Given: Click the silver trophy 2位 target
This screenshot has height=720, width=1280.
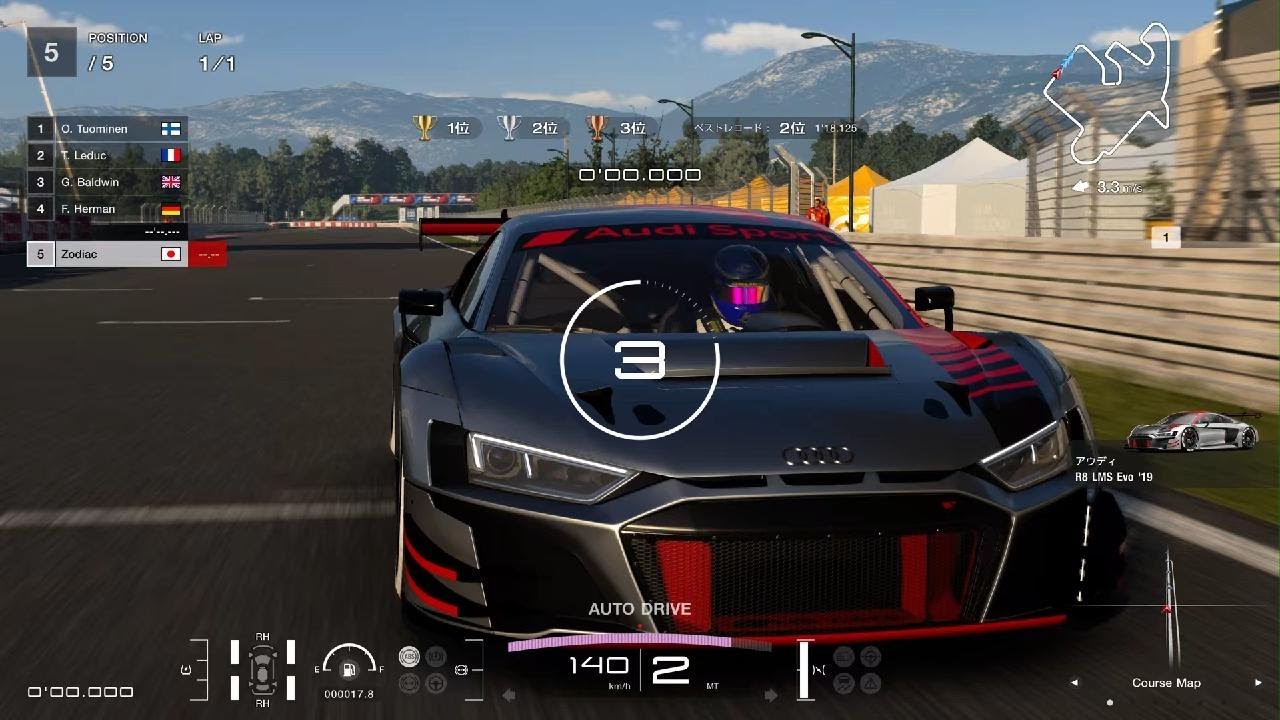Looking at the screenshot, I should click(529, 128).
